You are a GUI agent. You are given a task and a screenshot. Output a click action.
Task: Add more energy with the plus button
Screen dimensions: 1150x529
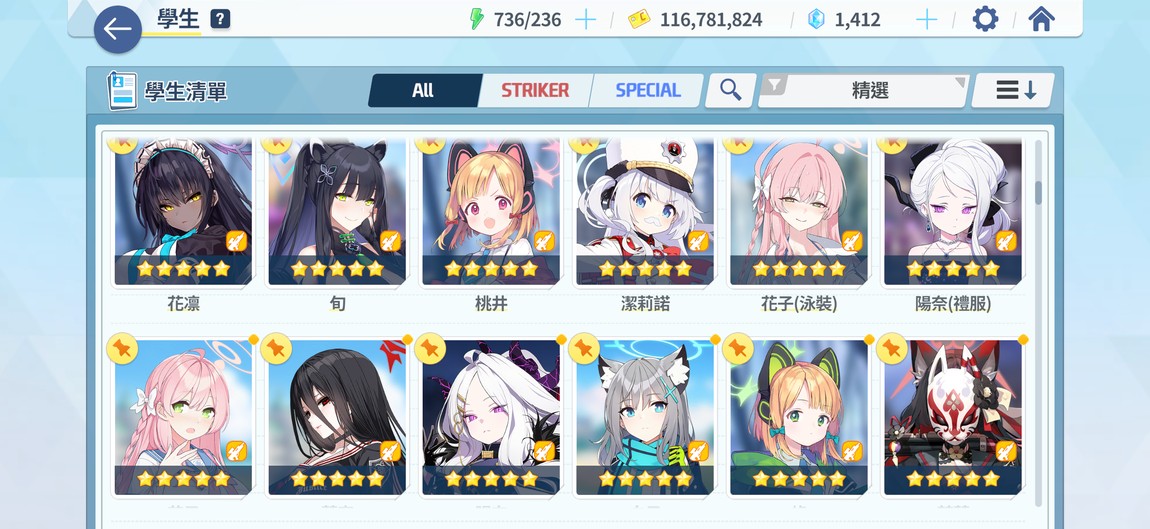[x=585, y=19]
